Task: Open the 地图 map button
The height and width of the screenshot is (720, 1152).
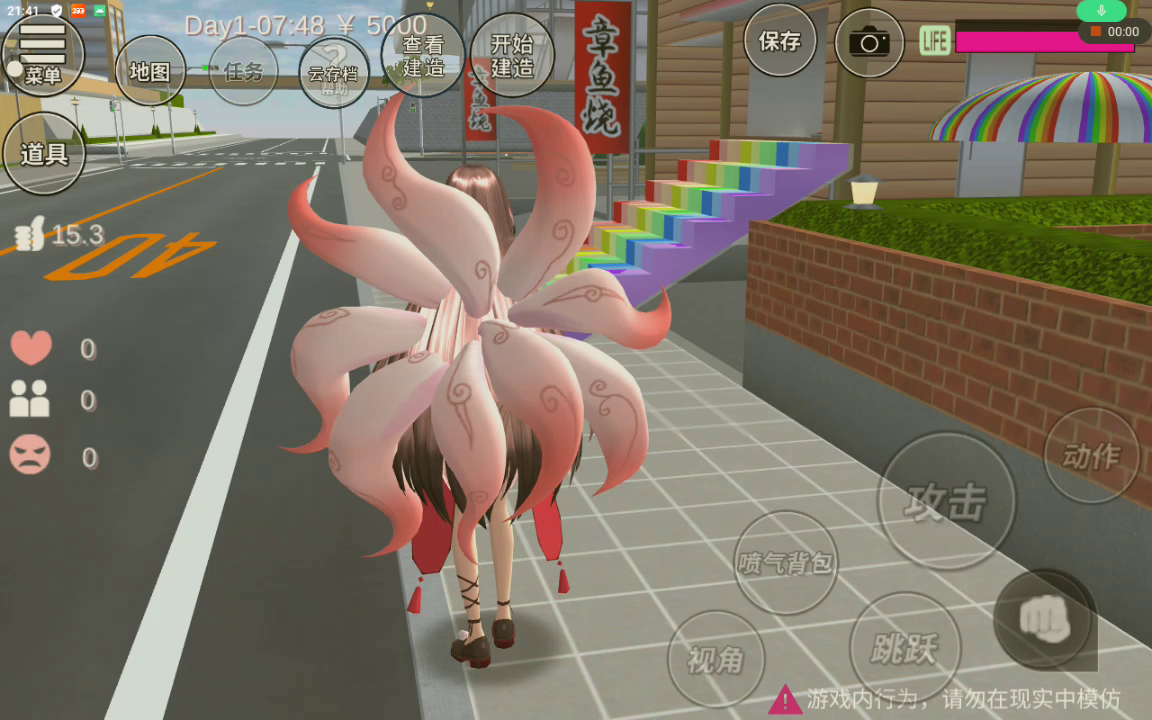Action: (150, 71)
